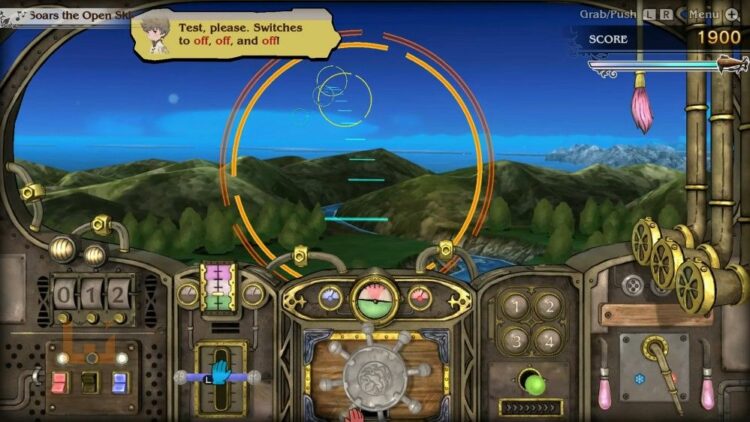Flip the dark middle toggle switch

tap(89, 381)
